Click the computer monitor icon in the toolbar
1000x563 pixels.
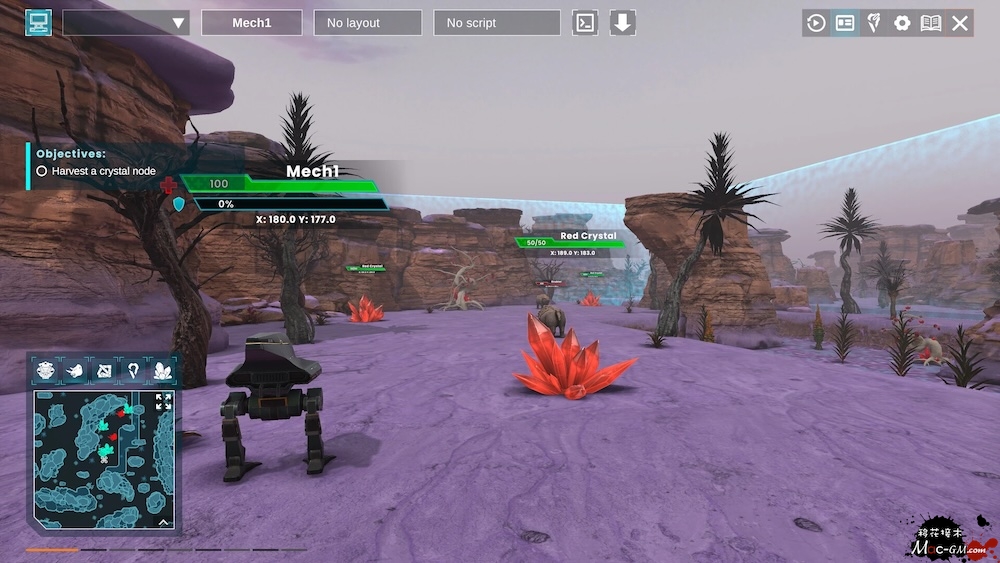point(38,22)
